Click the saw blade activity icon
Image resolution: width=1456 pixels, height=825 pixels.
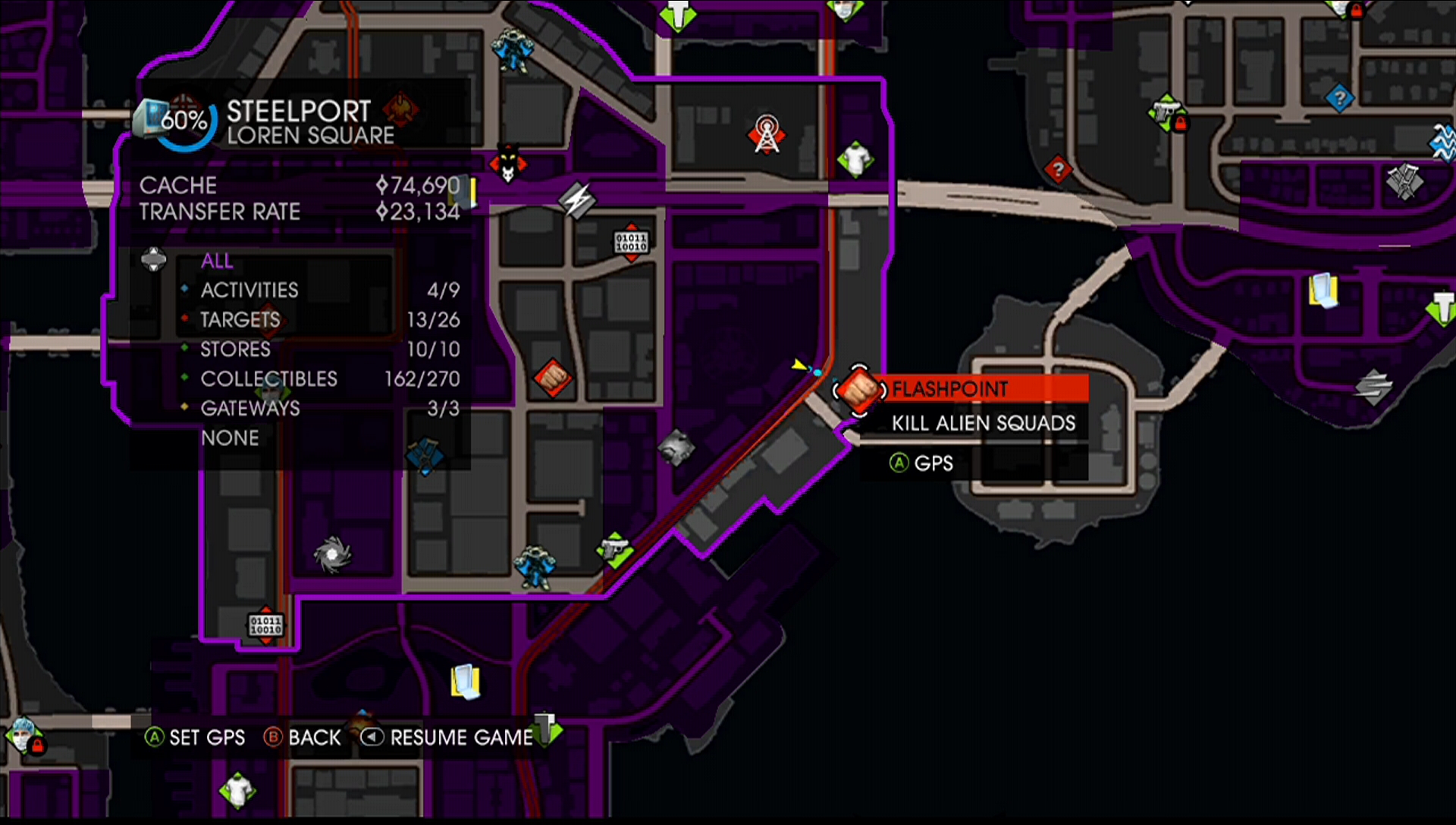tap(332, 554)
